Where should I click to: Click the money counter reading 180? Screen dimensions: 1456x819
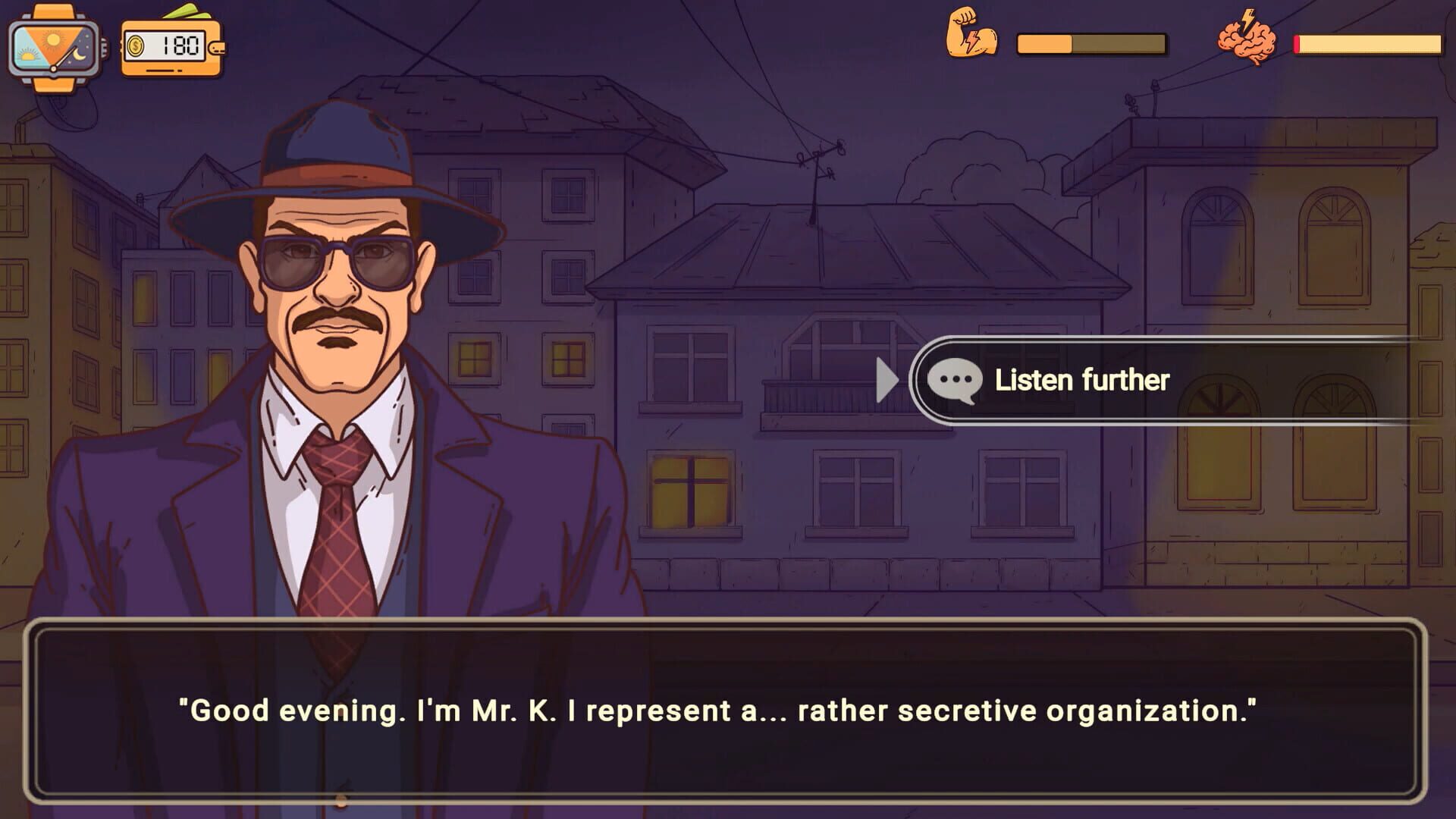[180, 46]
